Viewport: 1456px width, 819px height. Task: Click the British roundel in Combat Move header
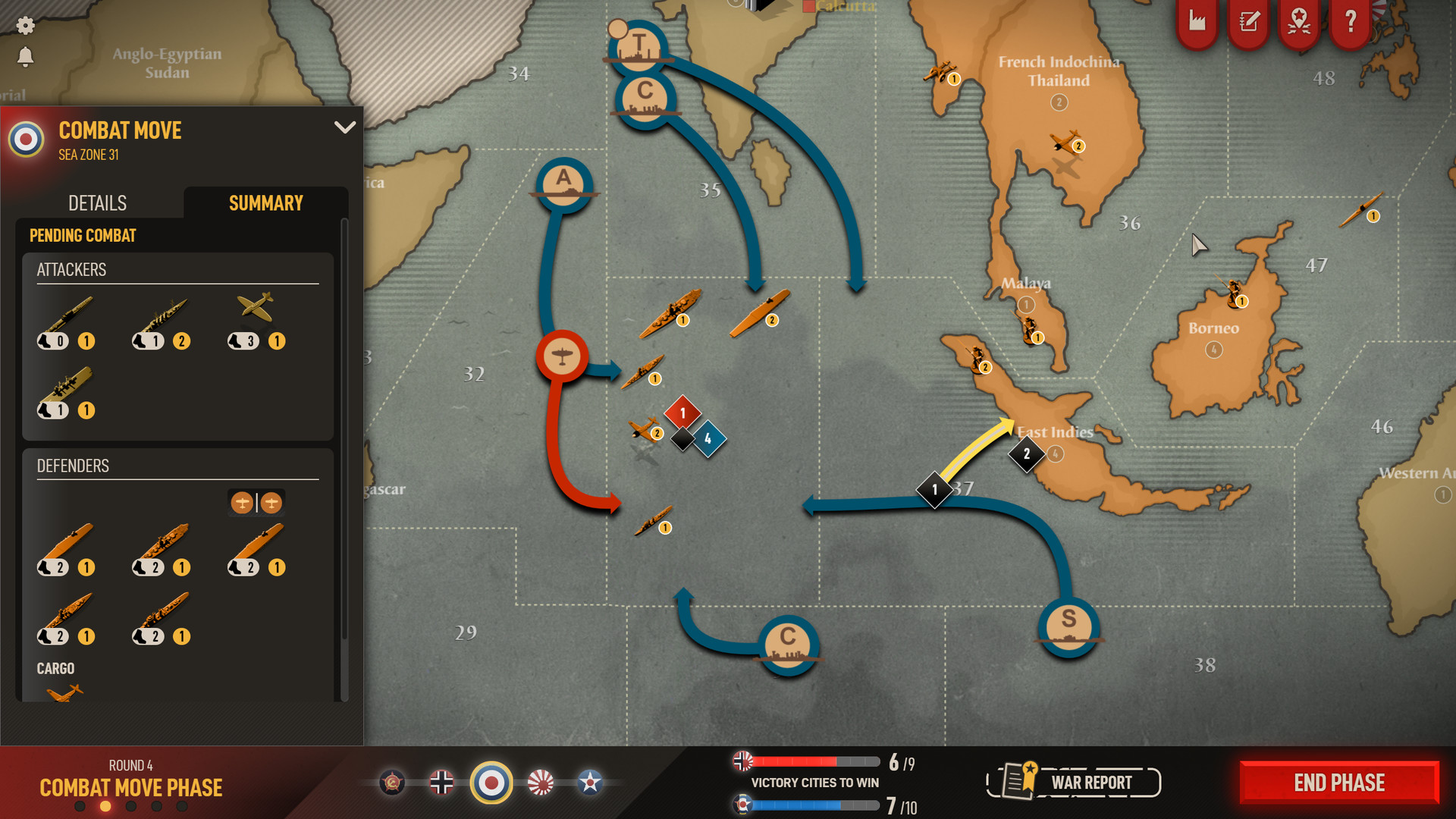pos(27,140)
